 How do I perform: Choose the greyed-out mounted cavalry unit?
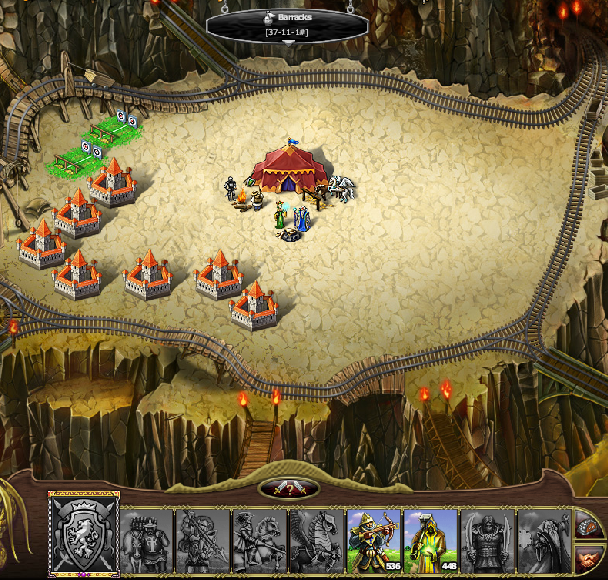(x=260, y=540)
